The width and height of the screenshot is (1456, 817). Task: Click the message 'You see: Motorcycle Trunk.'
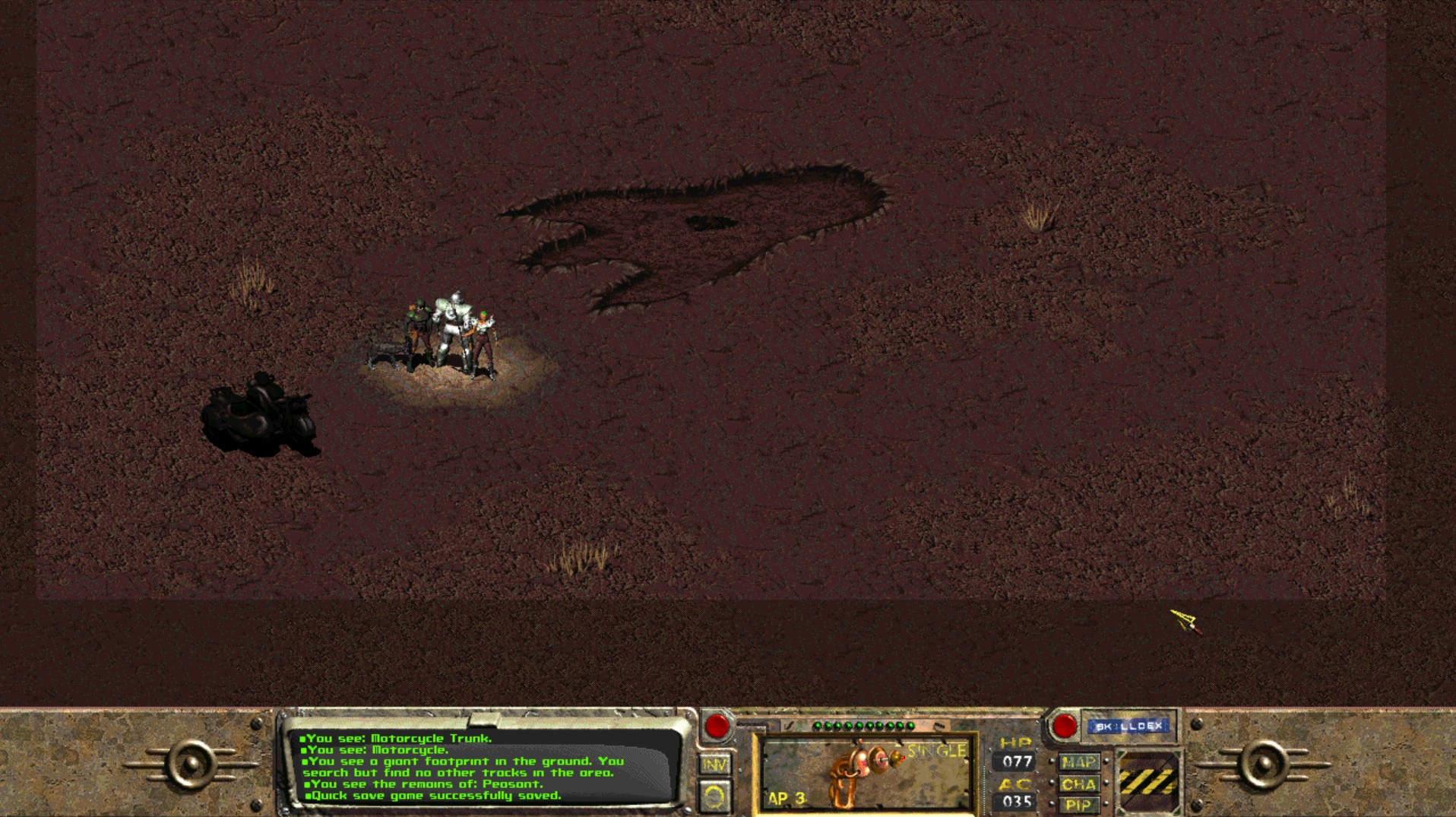point(399,737)
